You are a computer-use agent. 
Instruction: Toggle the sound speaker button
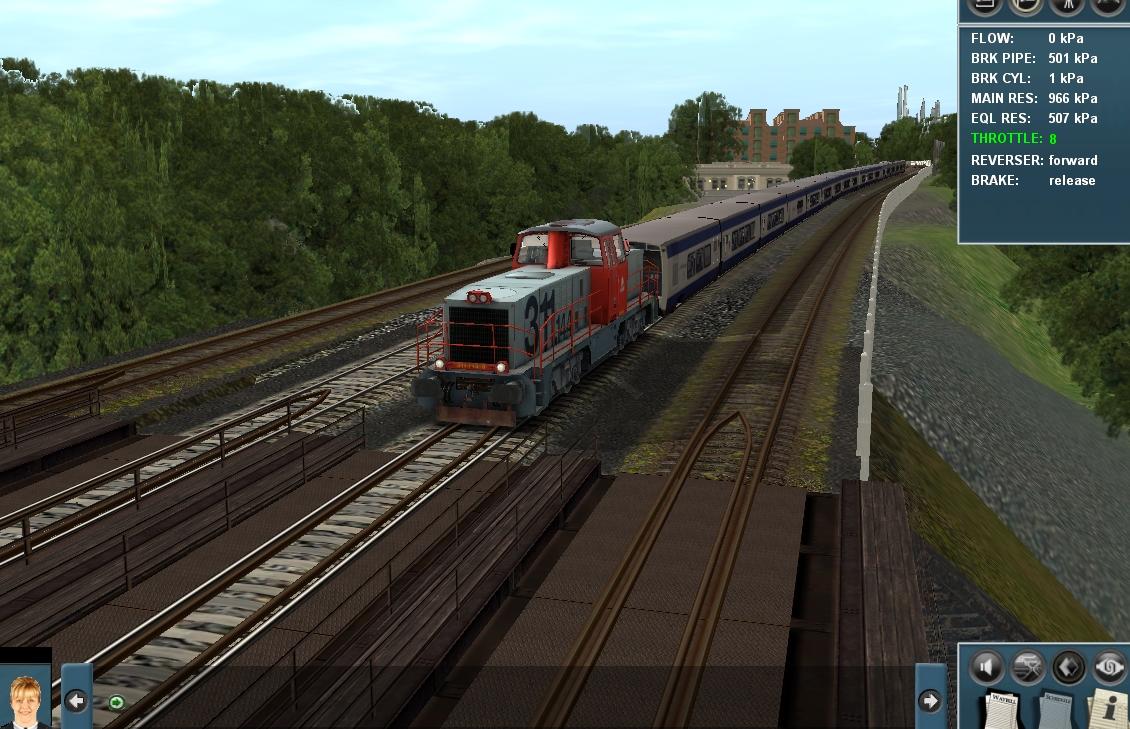[x=986, y=667]
